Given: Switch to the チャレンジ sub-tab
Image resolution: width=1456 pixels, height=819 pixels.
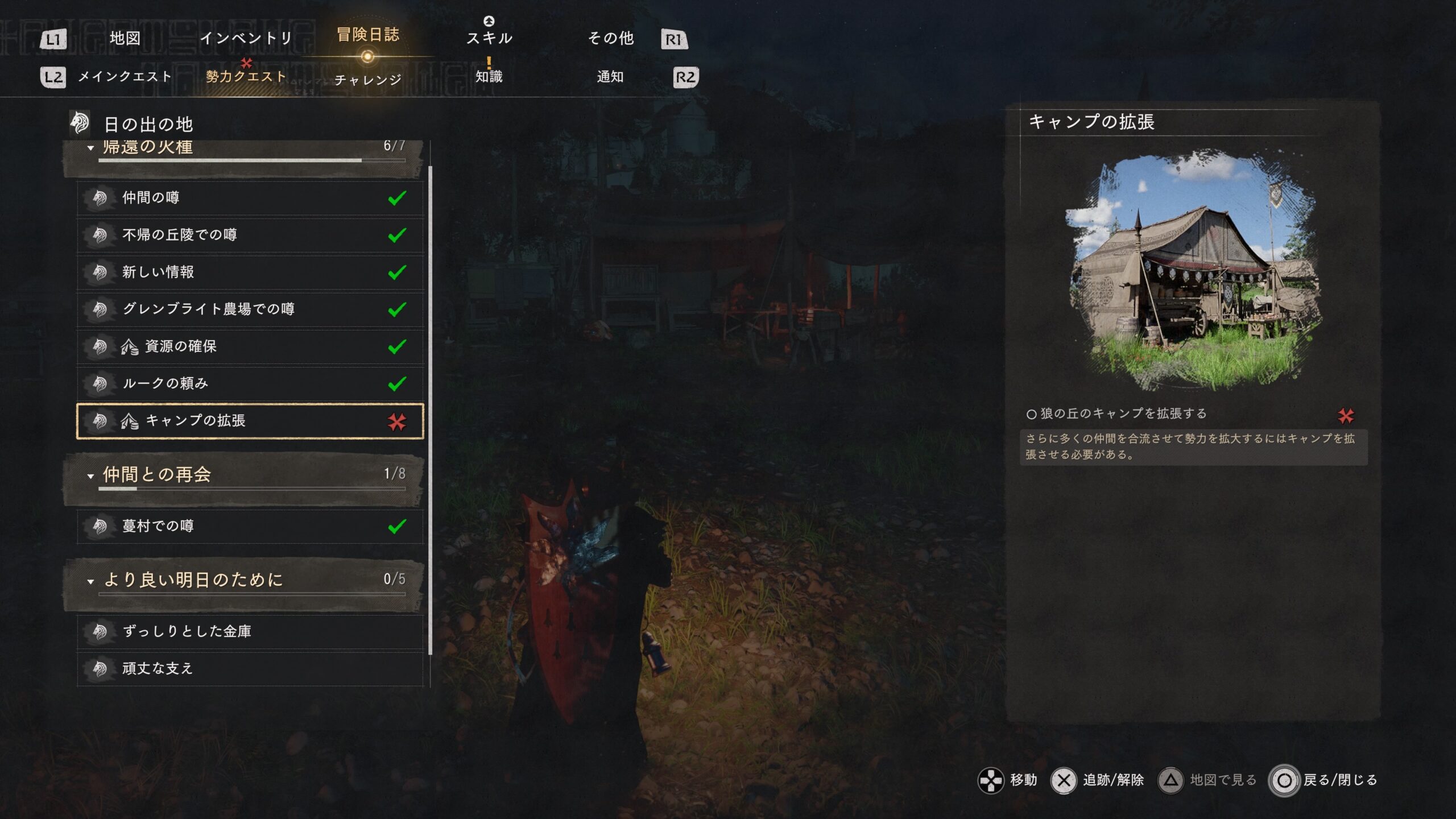Looking at the screenshot, I should [x=368, y=80].
